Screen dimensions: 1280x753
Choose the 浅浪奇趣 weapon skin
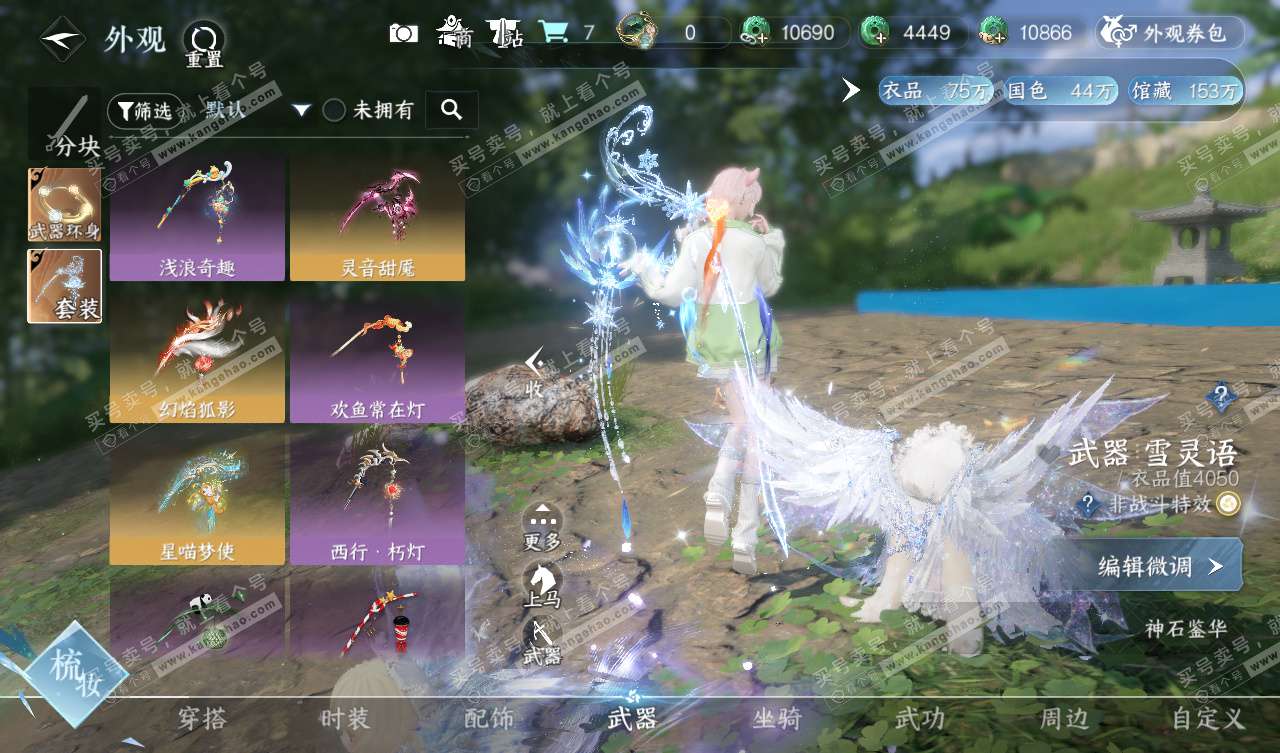197,217
